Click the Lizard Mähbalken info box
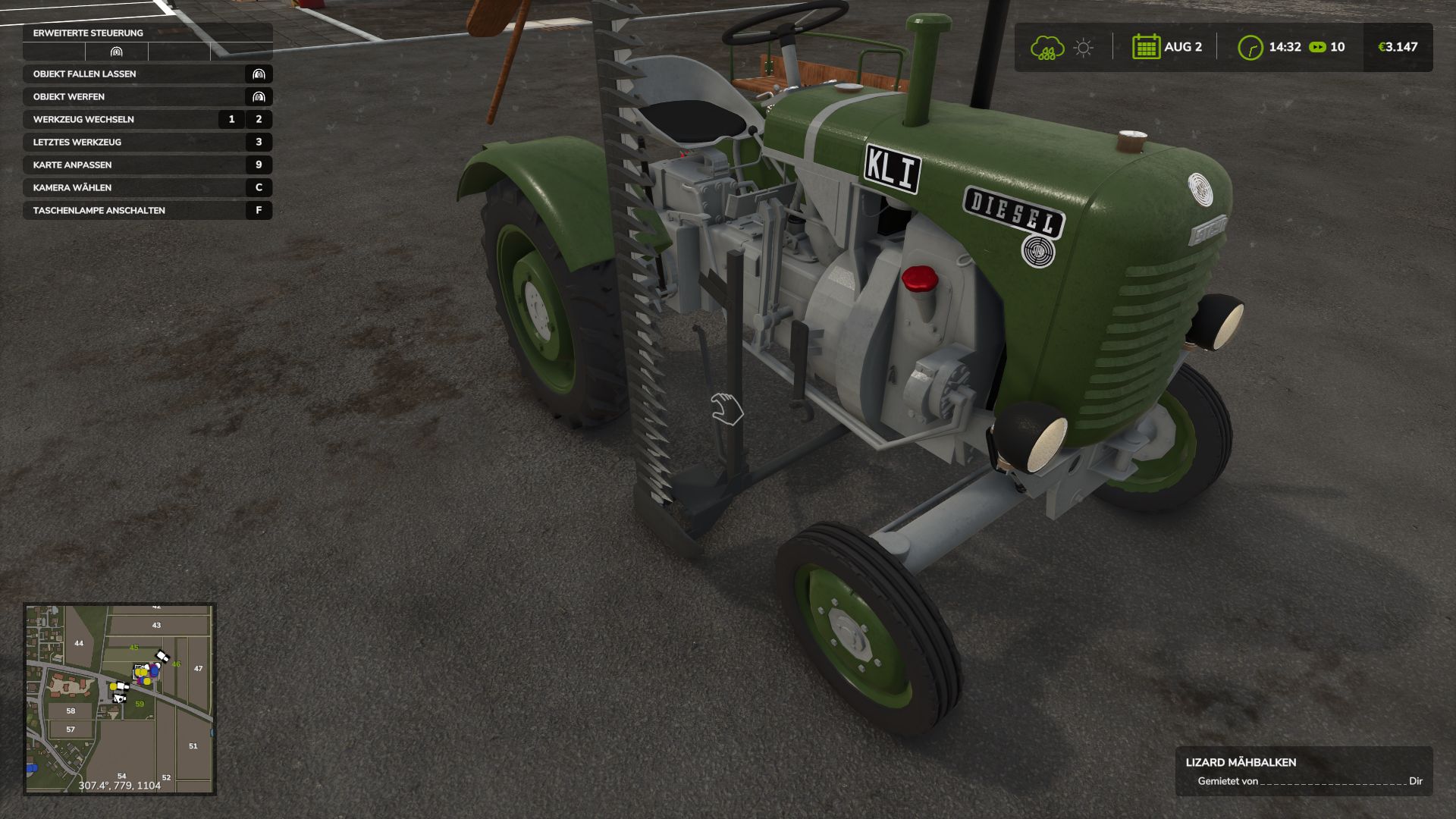This screenshot has height=819, width=1456. point(1304,771)
